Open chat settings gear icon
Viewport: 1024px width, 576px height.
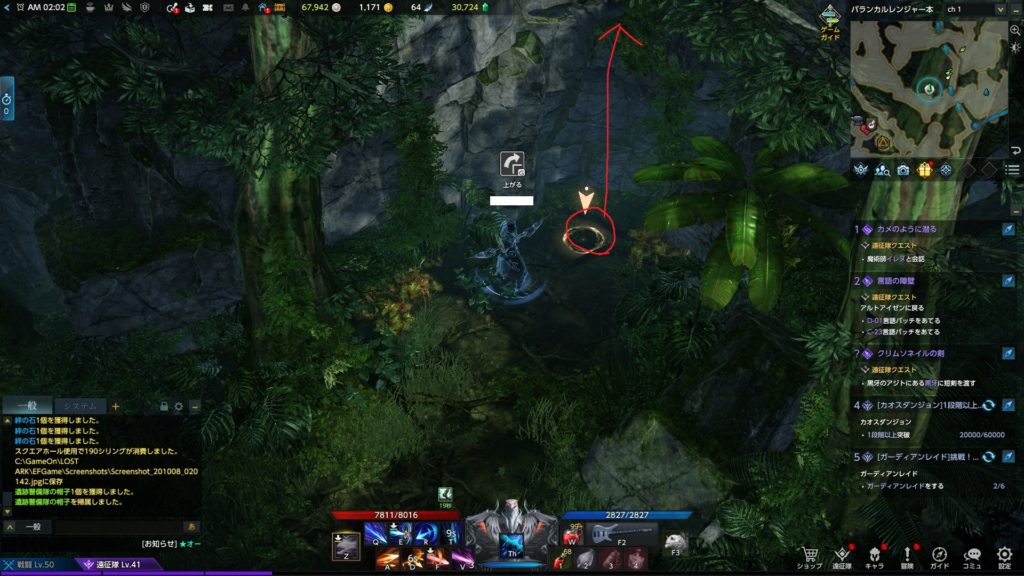179,406
